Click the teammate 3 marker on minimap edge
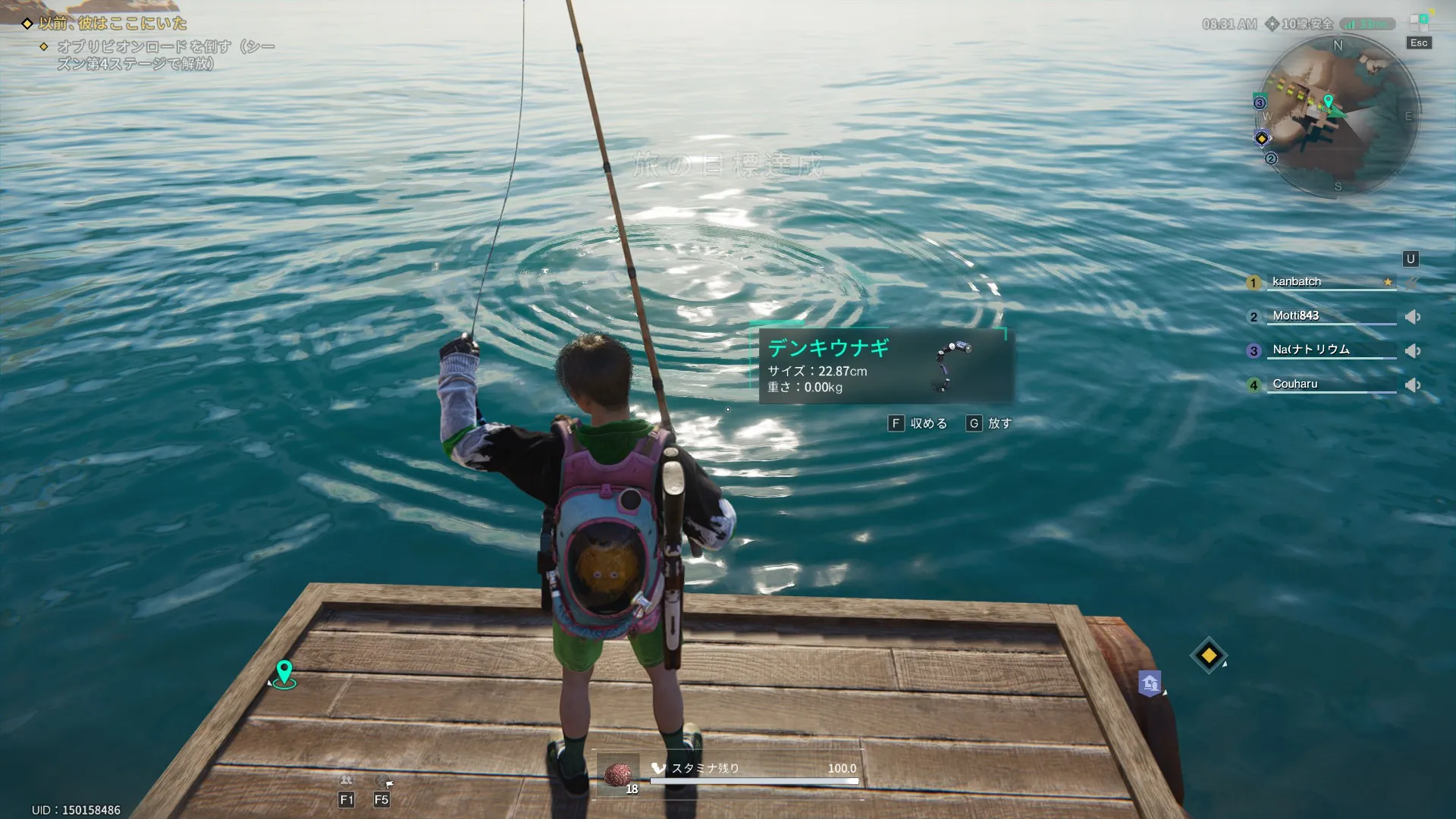Screen dimensions: 1456x819 [x=1260, y=103]
